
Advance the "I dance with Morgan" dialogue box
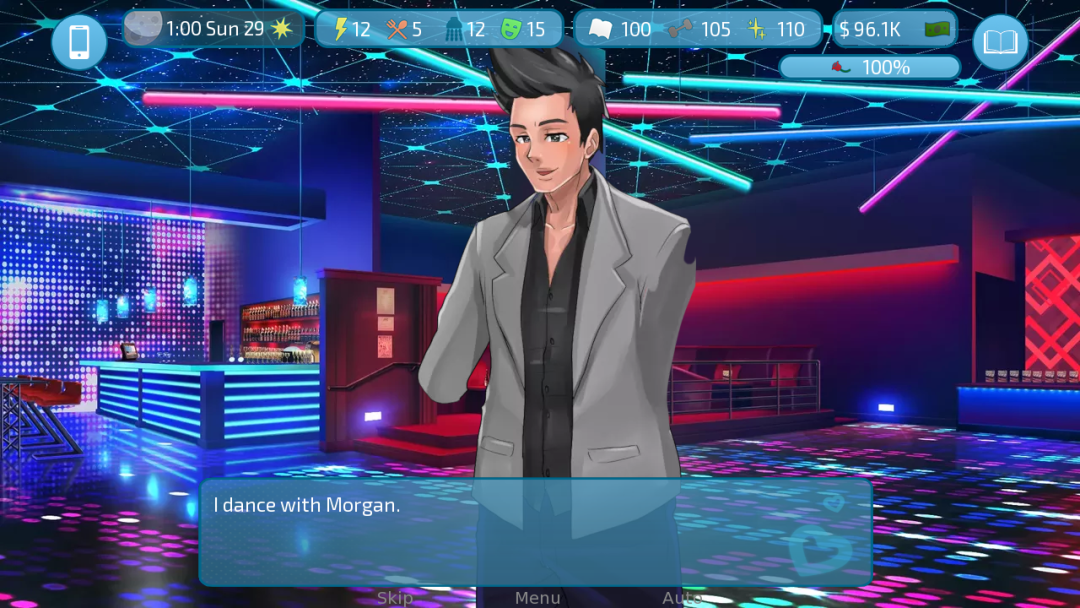pyautogui.click(x=535, y=532)
